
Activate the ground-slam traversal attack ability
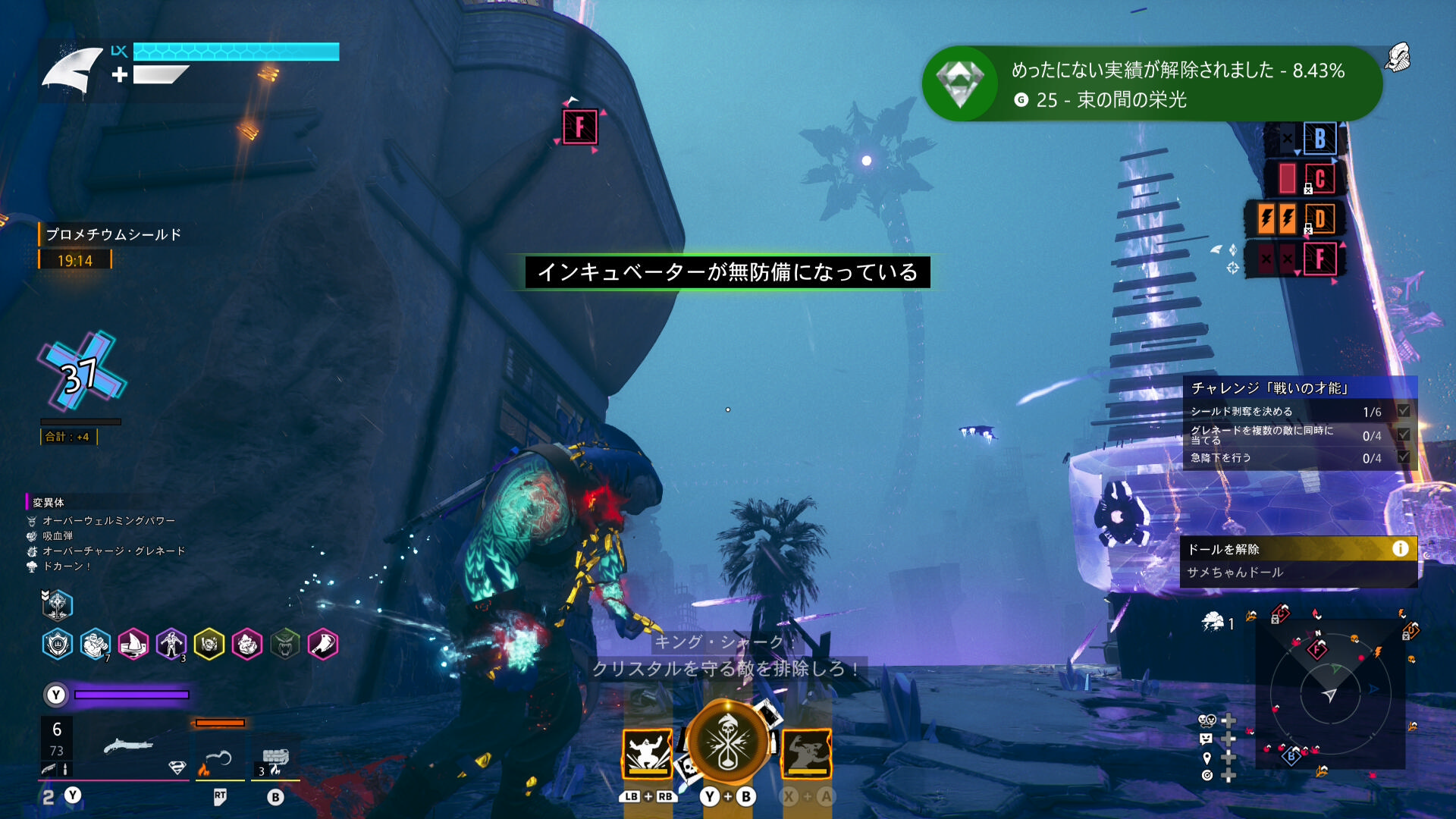coord(647,754)
